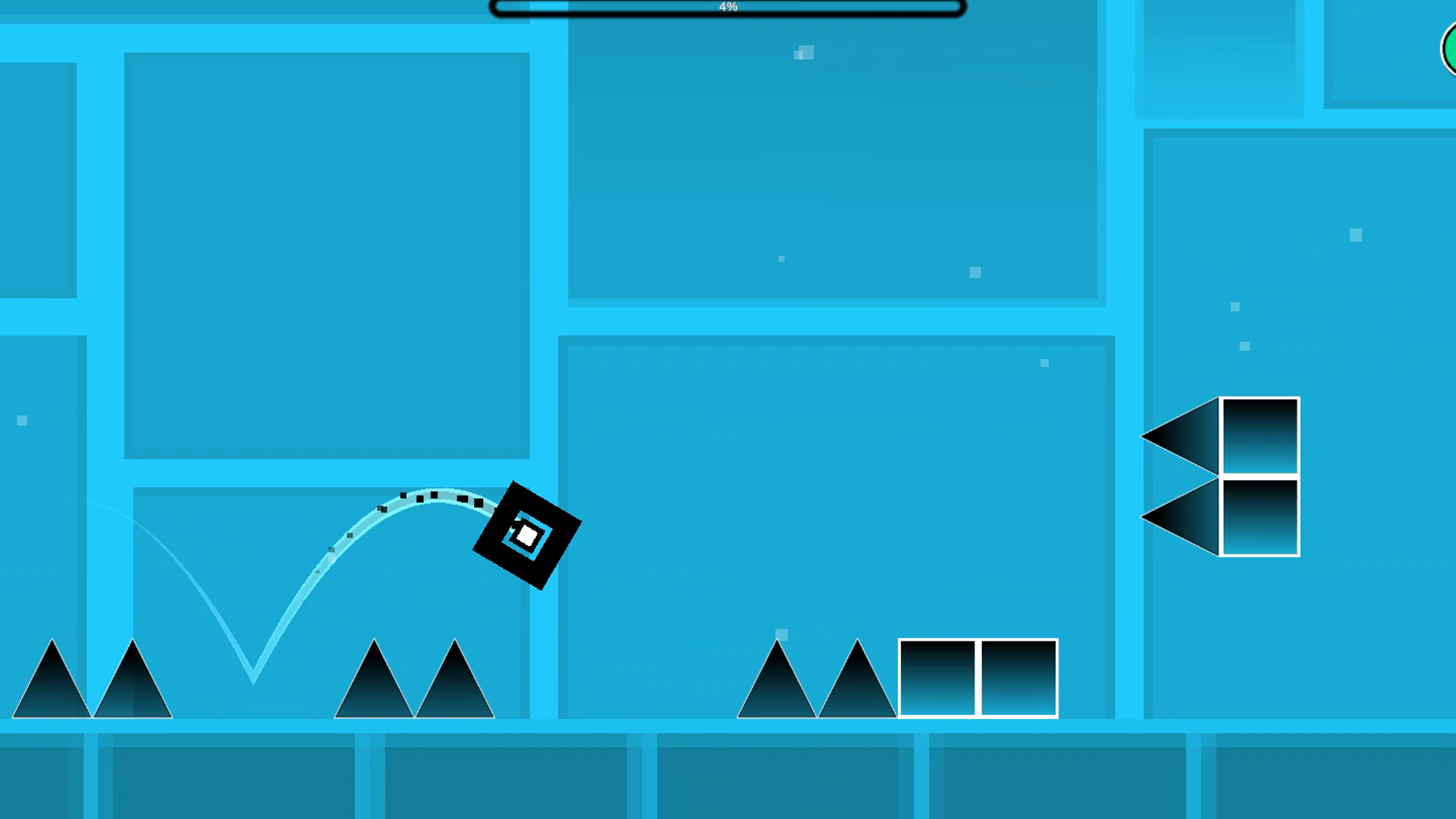Click the second spike of the left pair
This screenshot has height=819, width=1456.
[x=133, y=690]
